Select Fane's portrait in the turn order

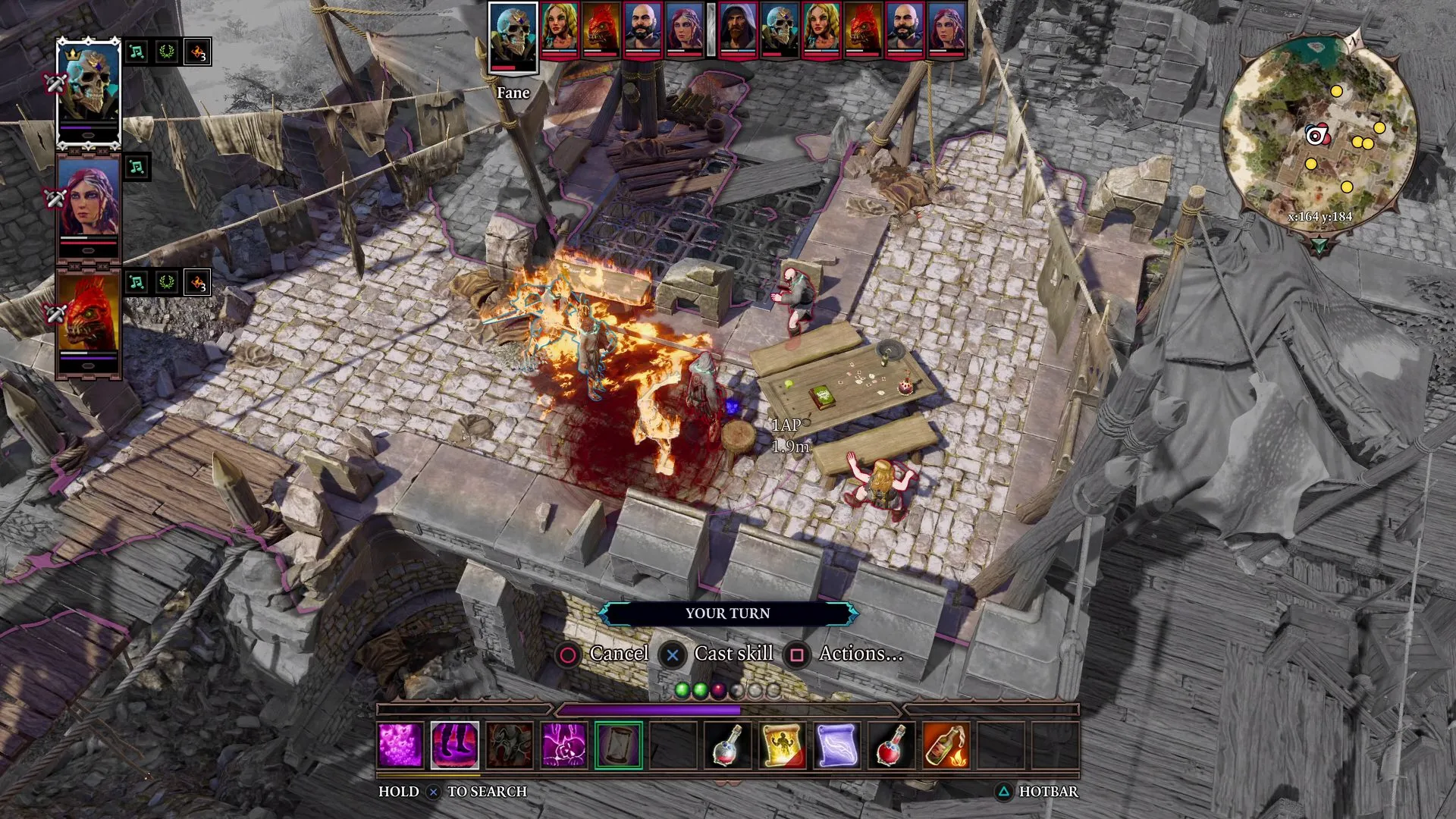[x=514, y=36]
